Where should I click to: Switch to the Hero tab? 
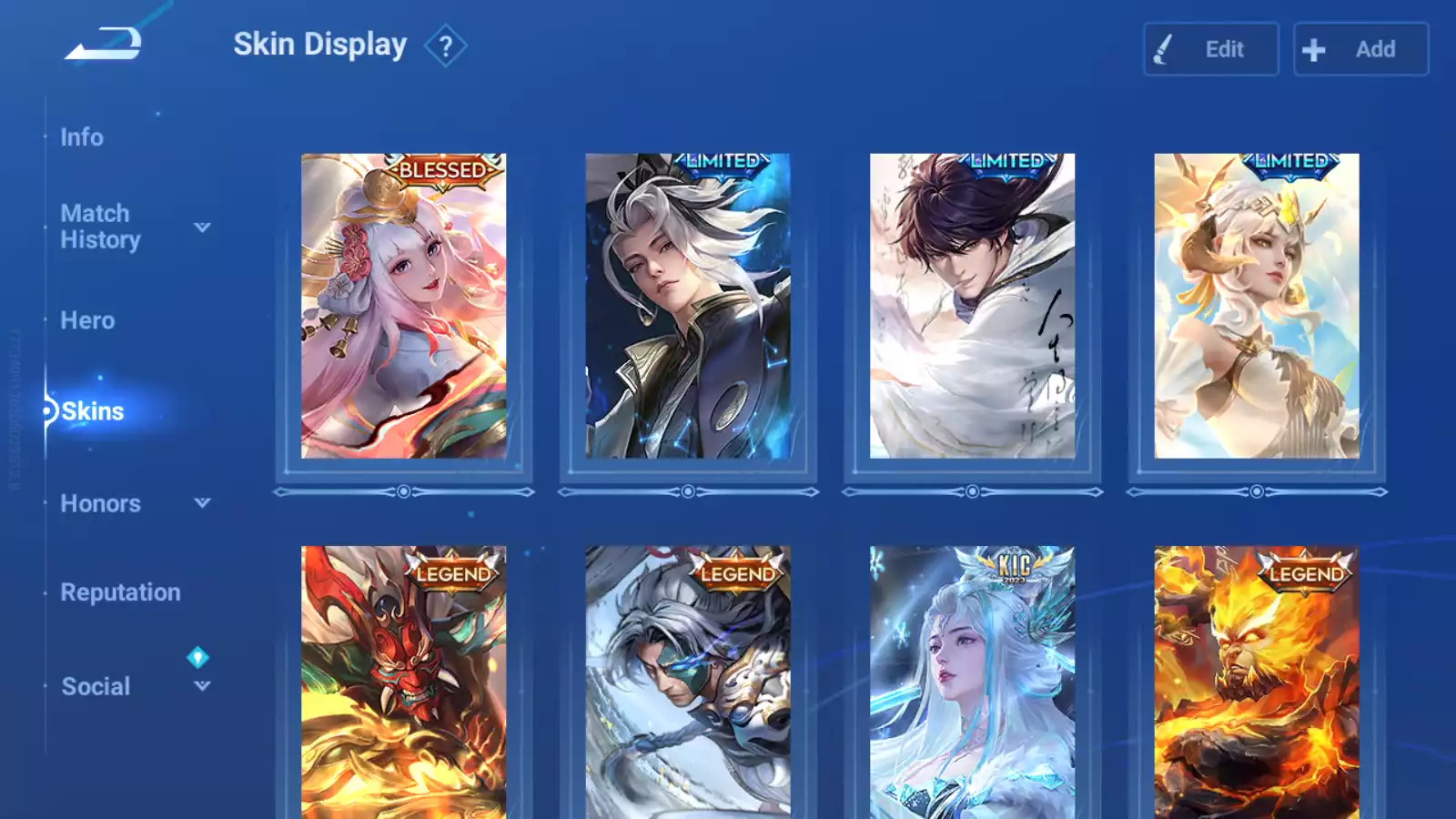pyautogui.click(x=87, y=320)
